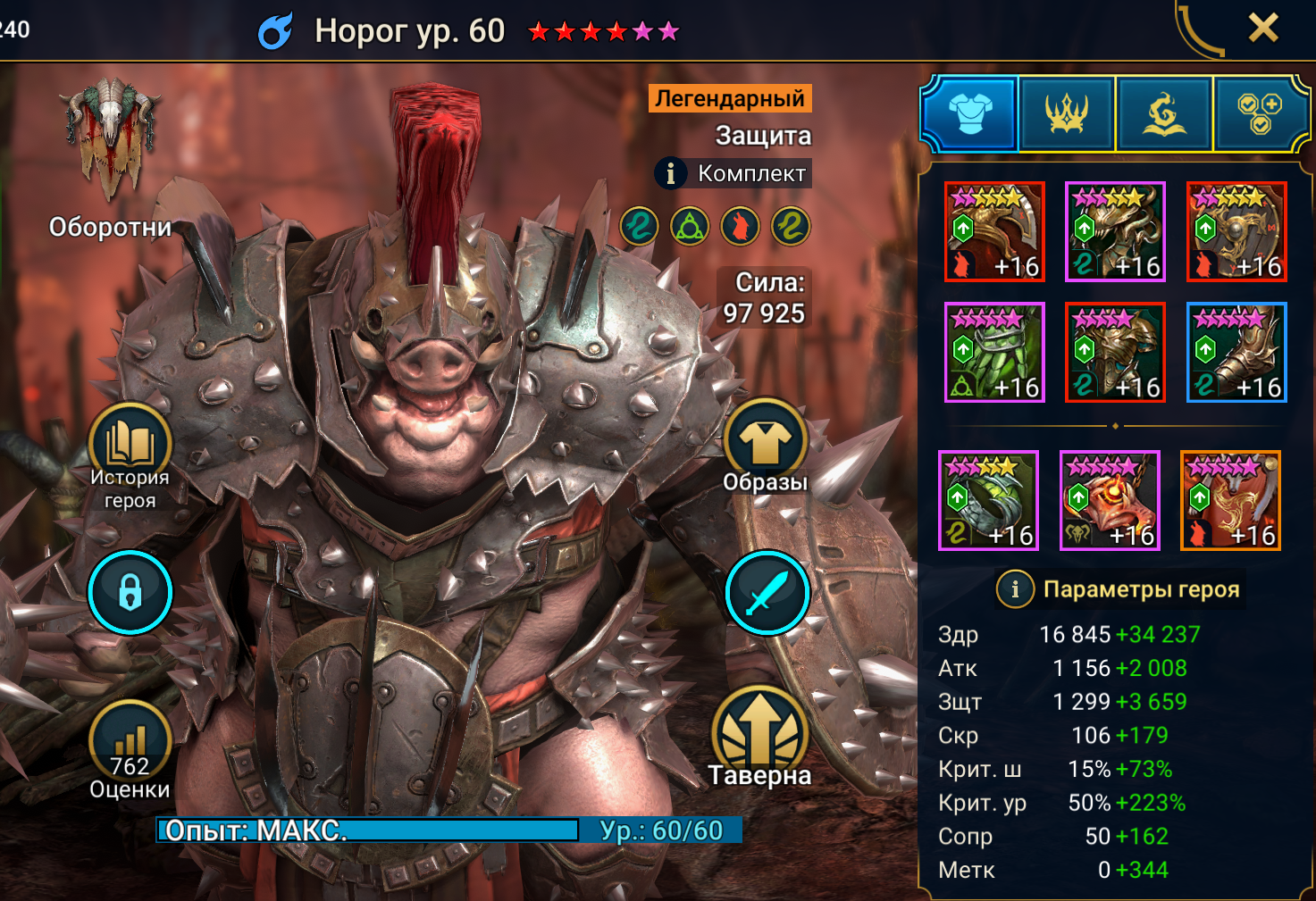
Task: Close the hero info screen
Action: [1262, 29]
